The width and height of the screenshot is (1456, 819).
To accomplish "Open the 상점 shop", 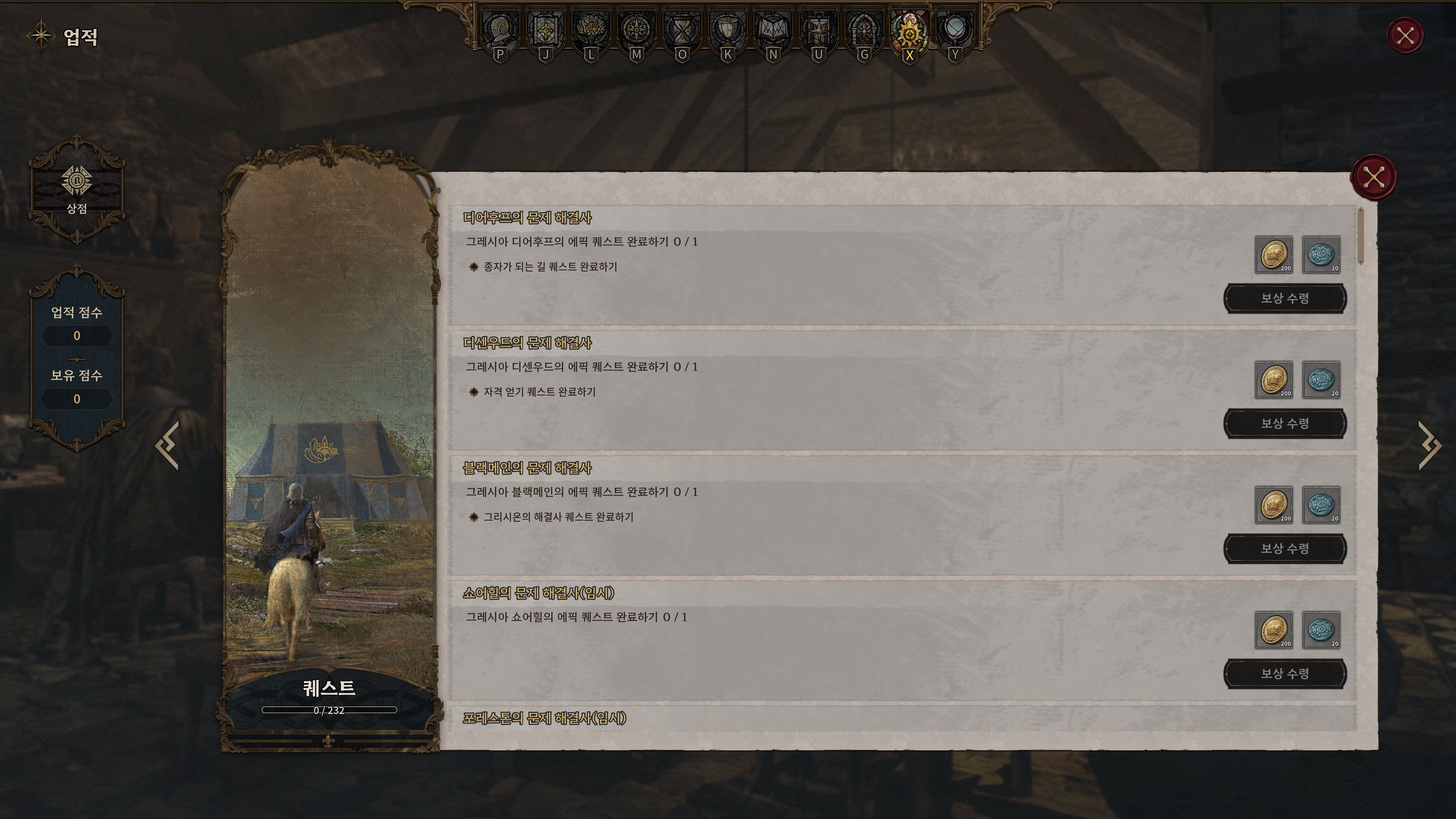I will (x=77, y=189).
